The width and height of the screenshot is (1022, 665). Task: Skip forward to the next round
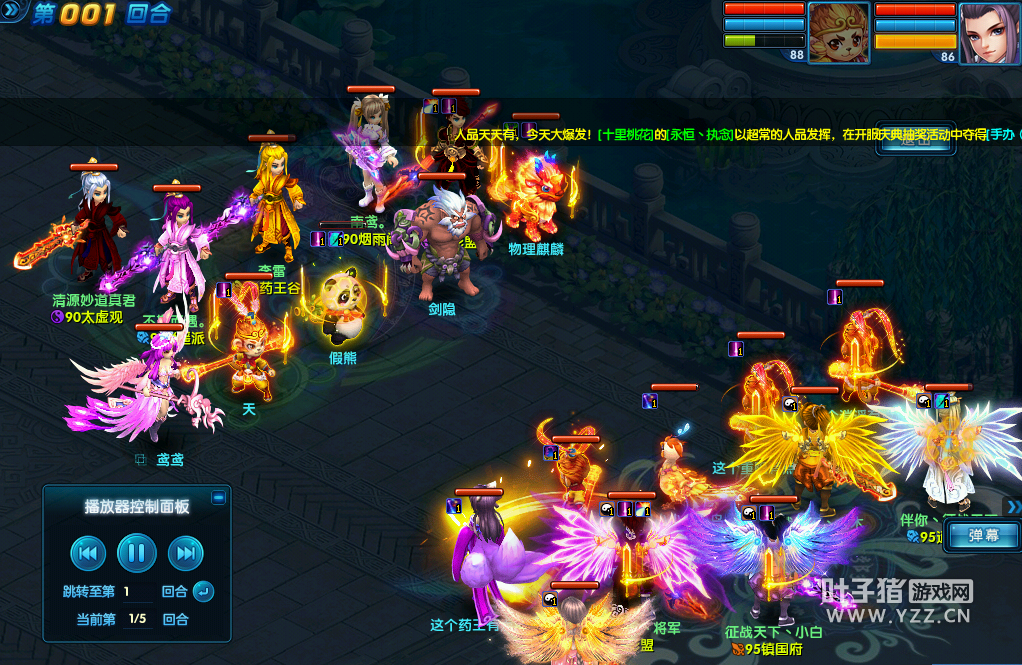click(186, 552)
